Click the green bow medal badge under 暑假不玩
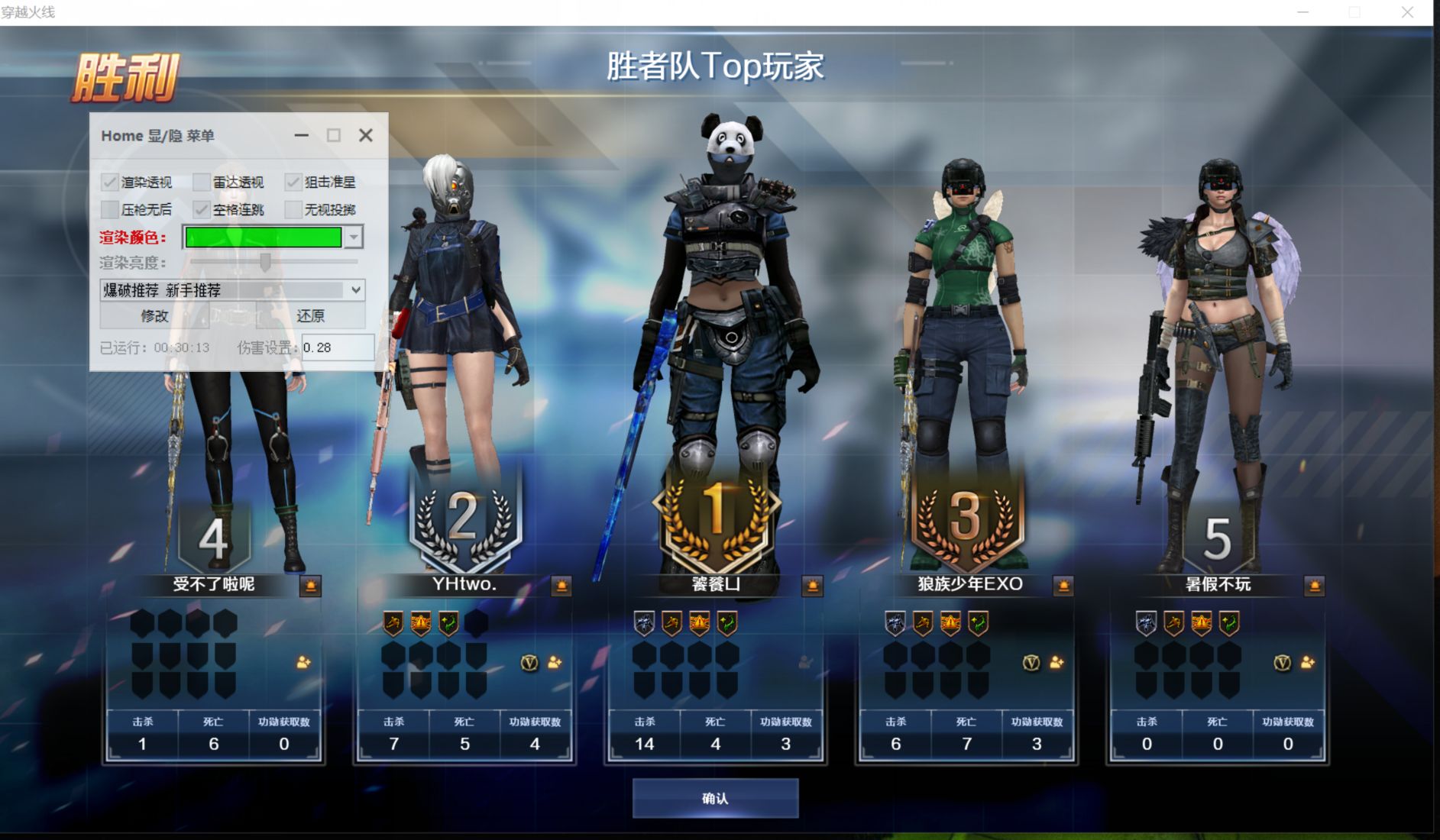 [1231, 622]
